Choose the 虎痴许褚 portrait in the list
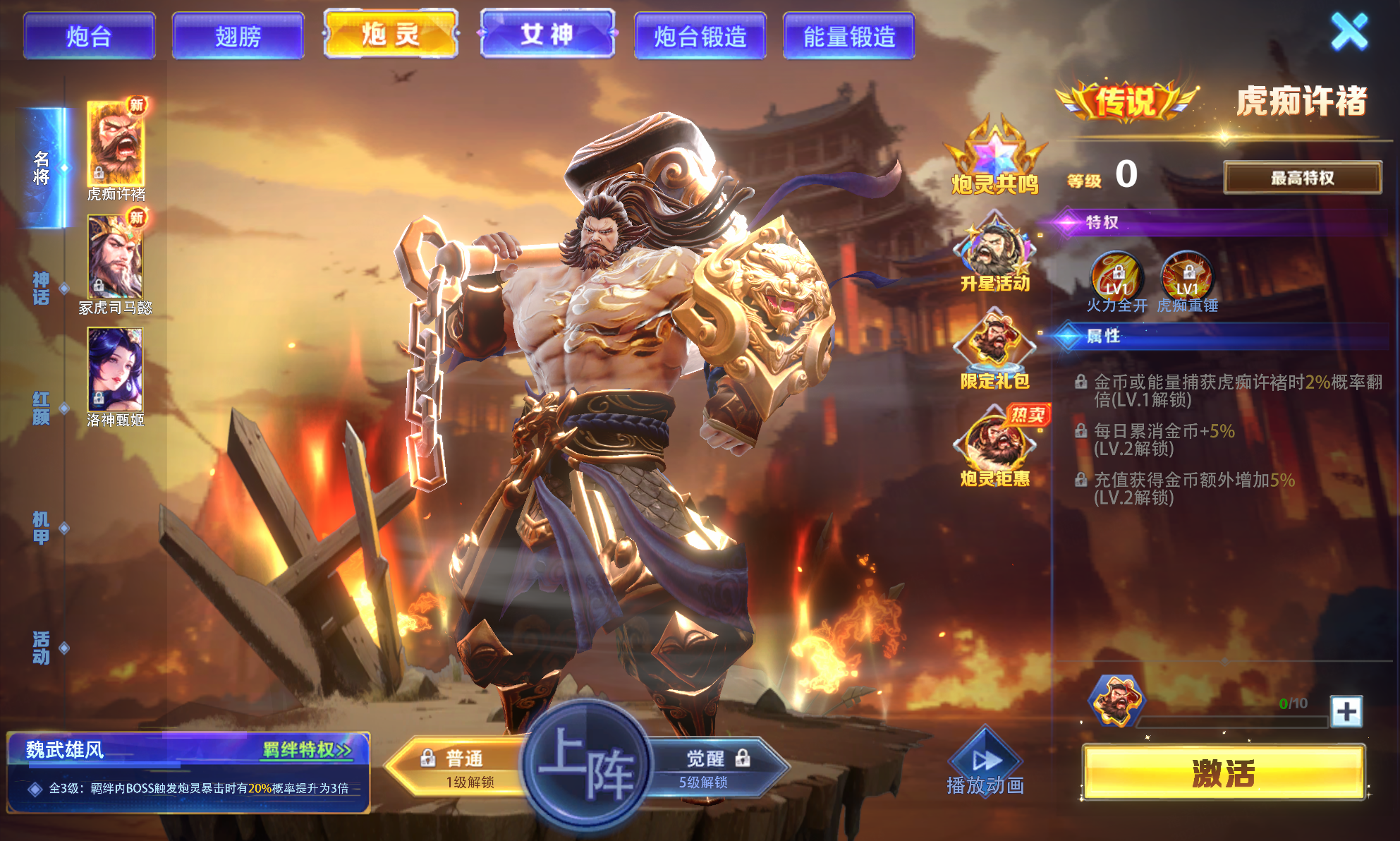Screen dimensions: 1400x841 [116, 143]
